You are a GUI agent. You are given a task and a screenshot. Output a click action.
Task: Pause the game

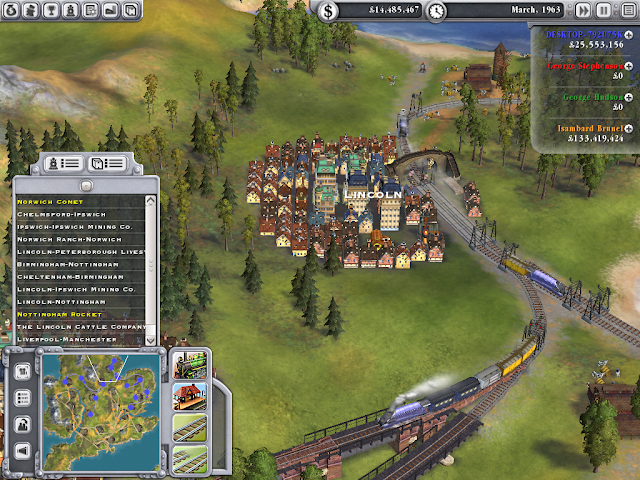pyautogui.click(x=603, y=11)
